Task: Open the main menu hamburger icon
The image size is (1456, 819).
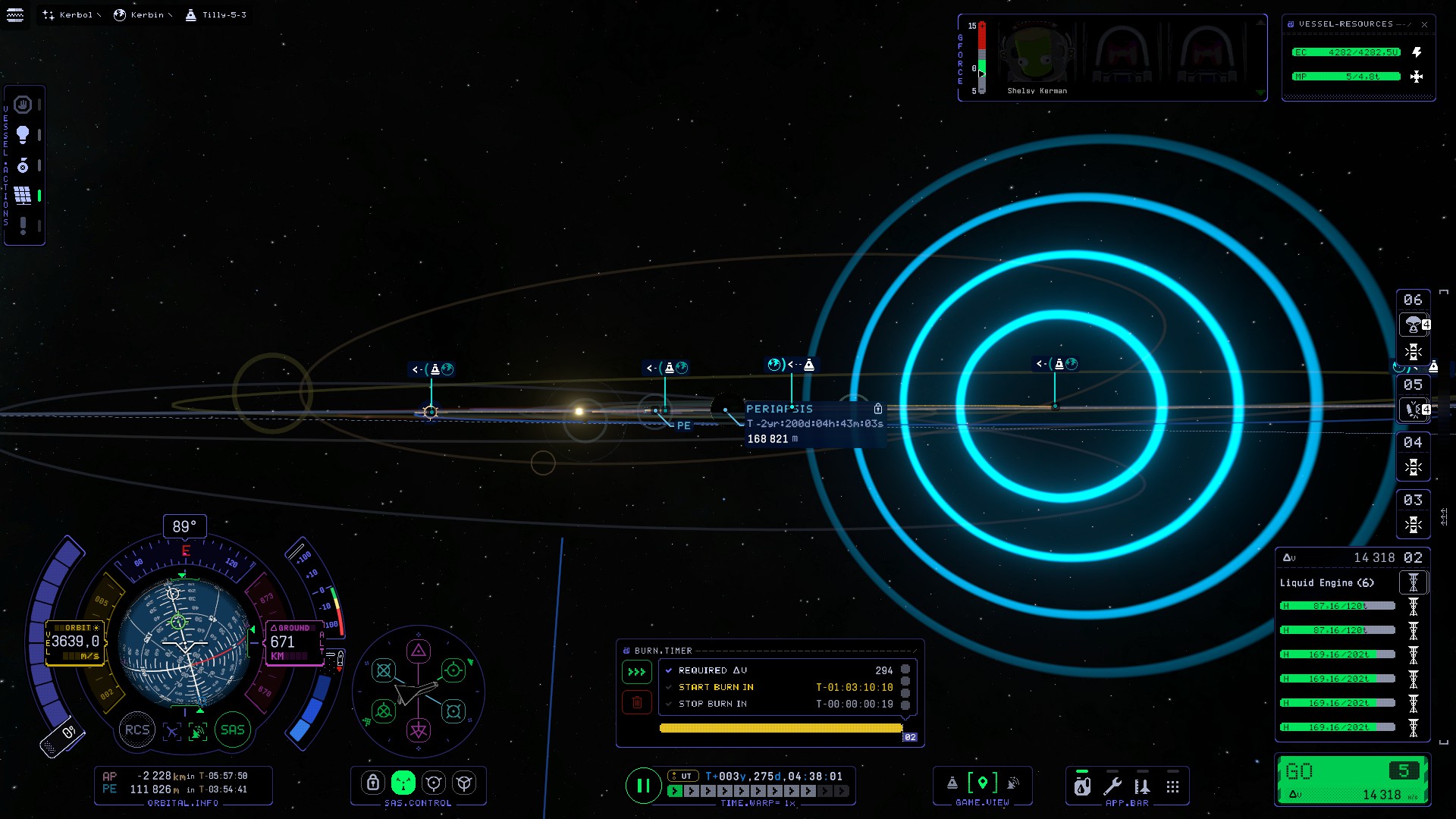Action: point(14,15)
